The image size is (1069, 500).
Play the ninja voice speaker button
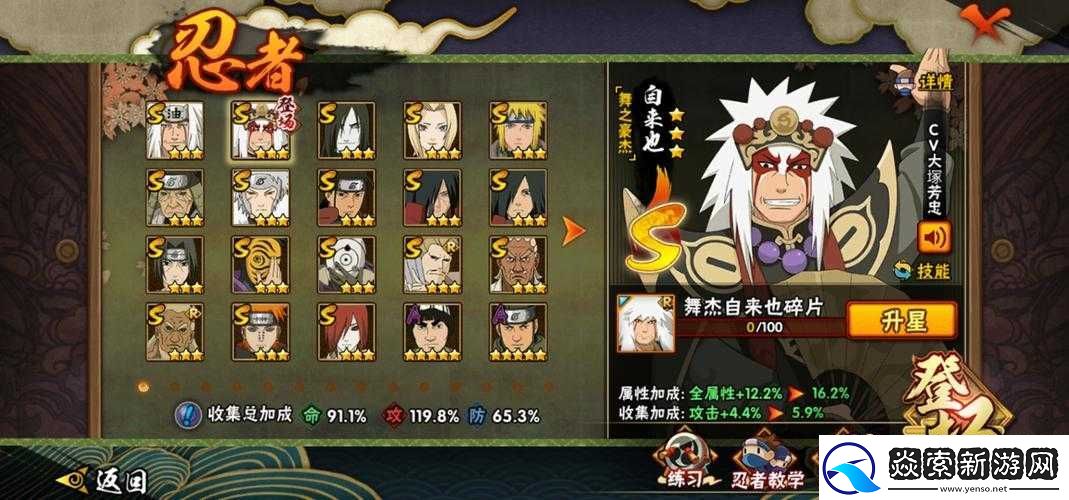pos(934,236)
